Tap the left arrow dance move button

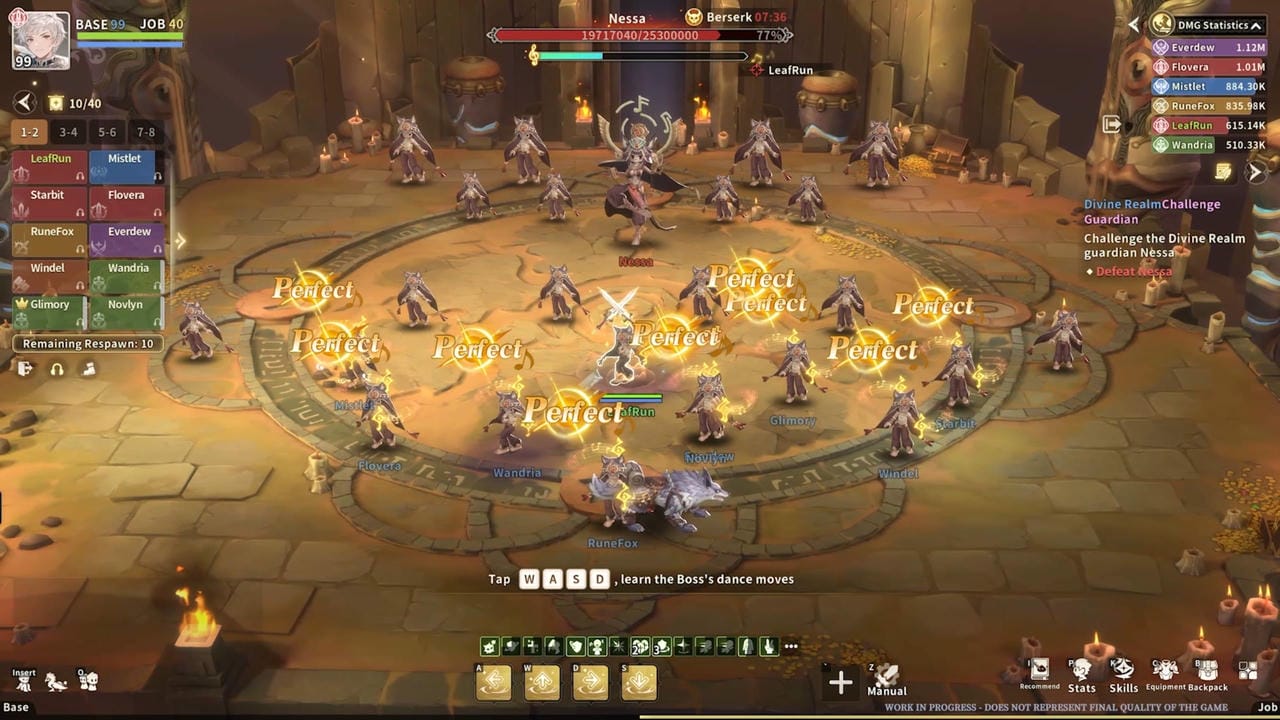[x=494, y=682]
